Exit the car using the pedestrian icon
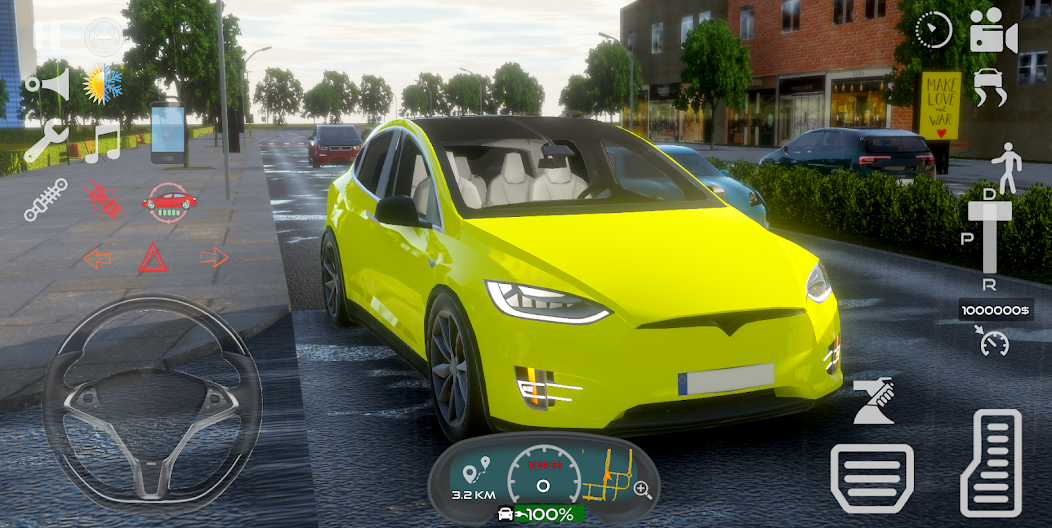Viewport: 1052px width, 528px height. [1005, 167]
